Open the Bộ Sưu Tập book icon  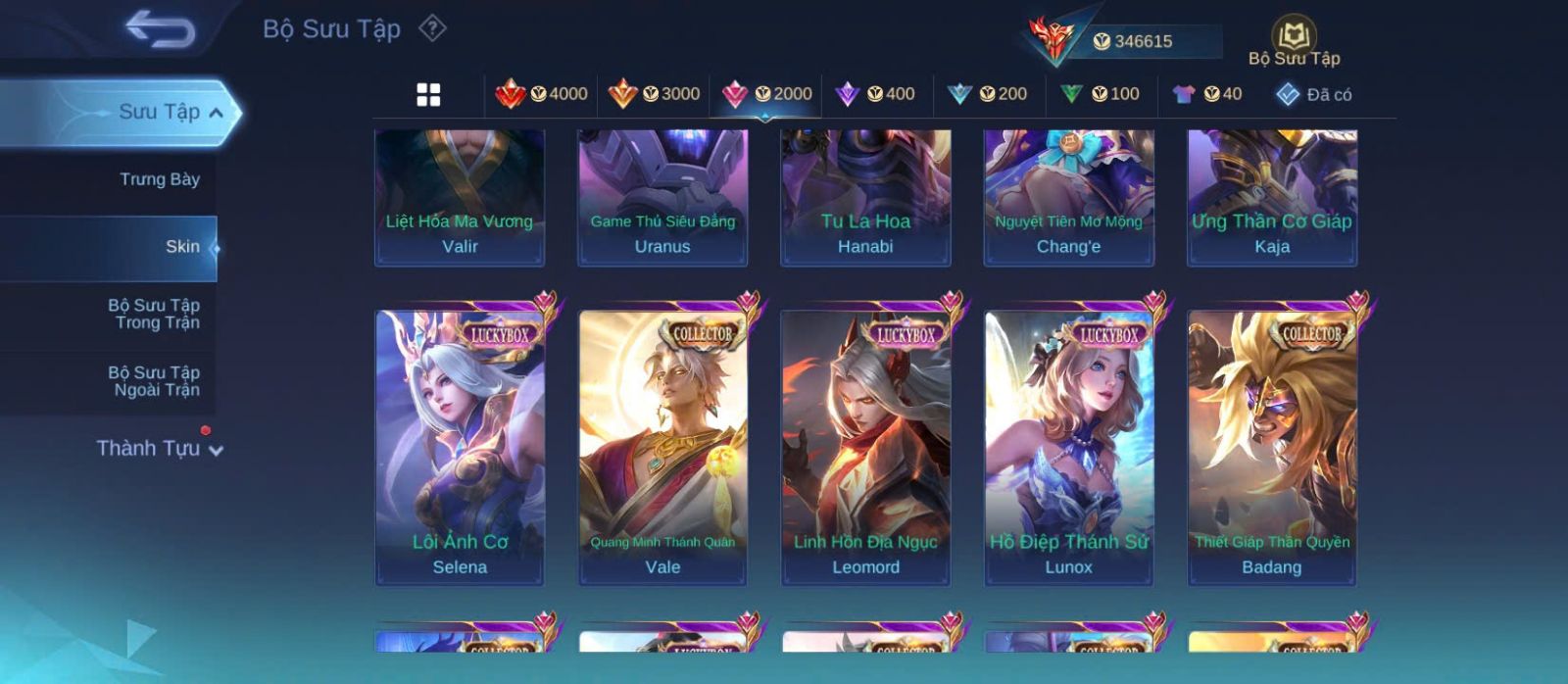point(1294,39)
